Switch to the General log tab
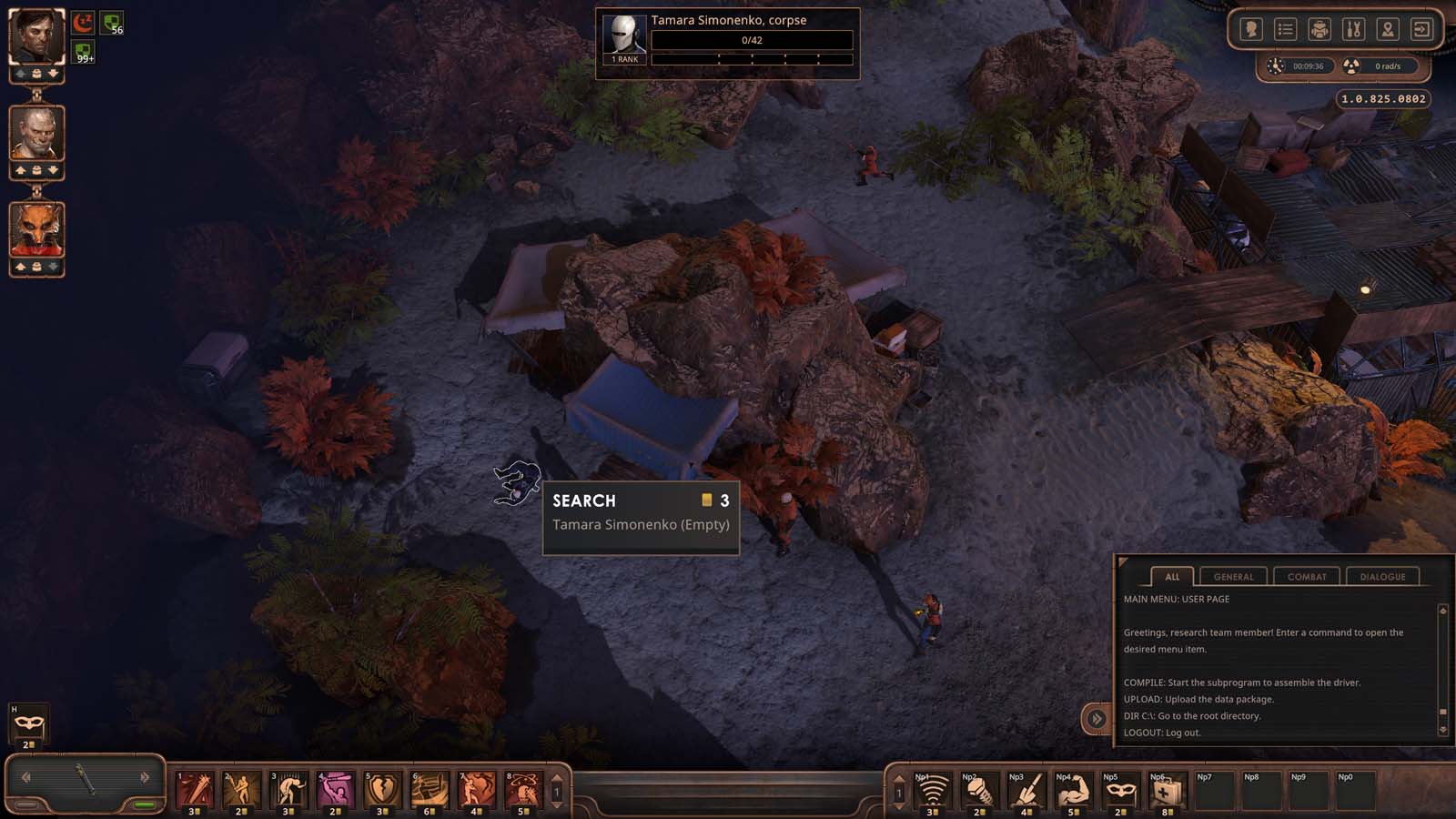This screenshot has height=819, width=1456. click(x=1233, y=577)
